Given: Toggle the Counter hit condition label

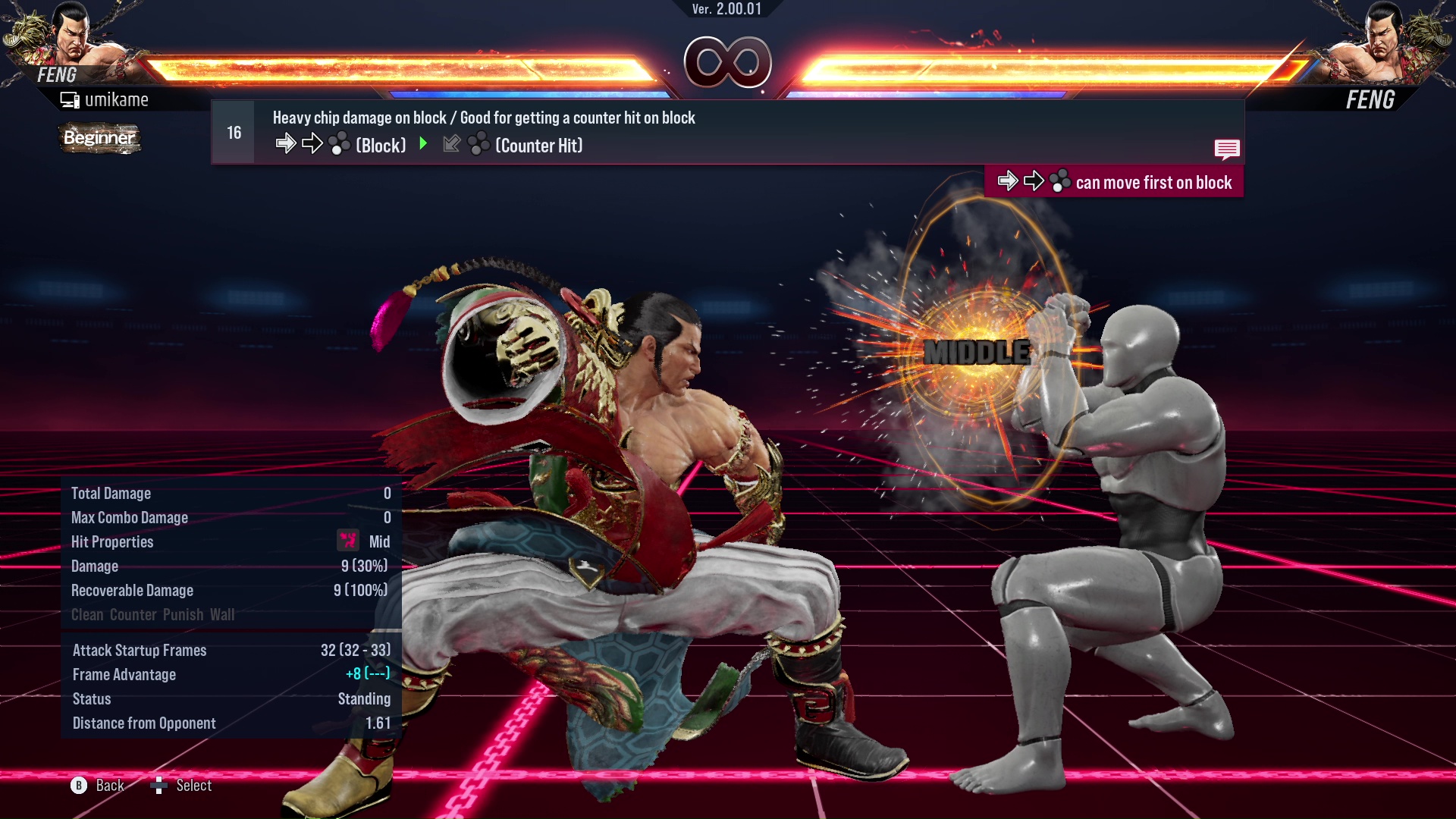Looking at the screenshot, I should [133, 615].
